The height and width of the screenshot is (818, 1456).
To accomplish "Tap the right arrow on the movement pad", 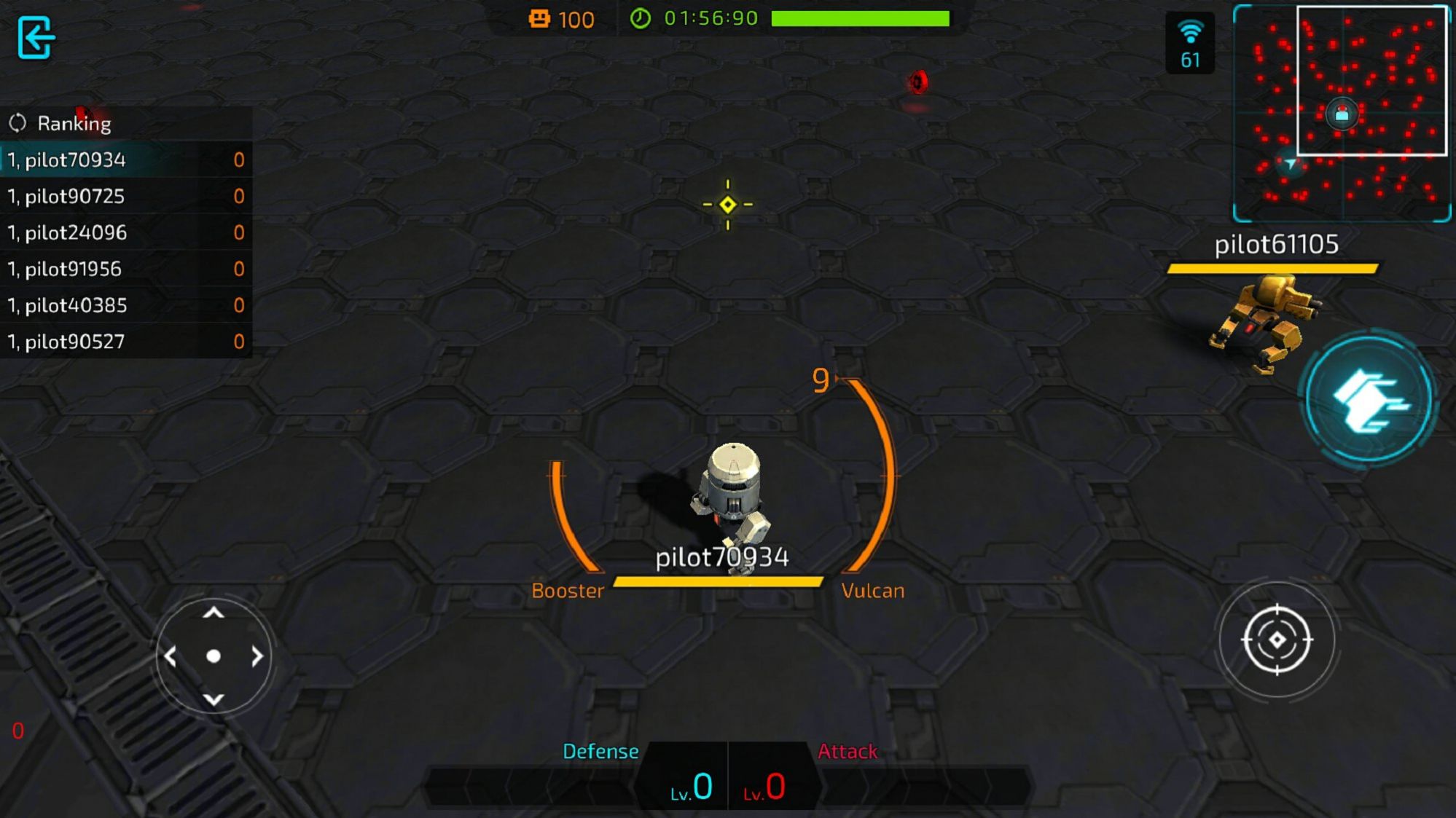I will point(257,656).
